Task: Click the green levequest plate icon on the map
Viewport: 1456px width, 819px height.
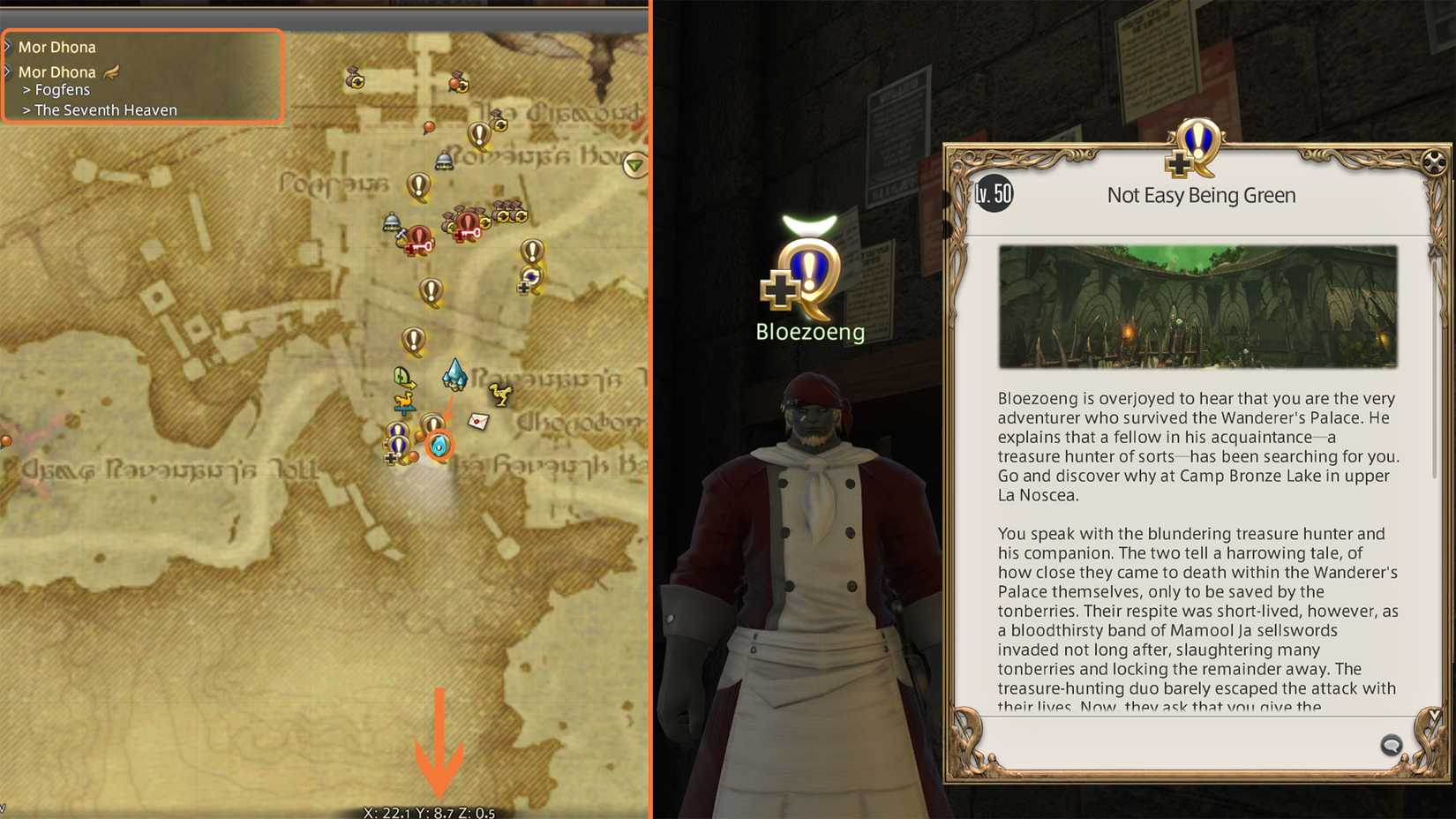Action: (x=402, y=376)
